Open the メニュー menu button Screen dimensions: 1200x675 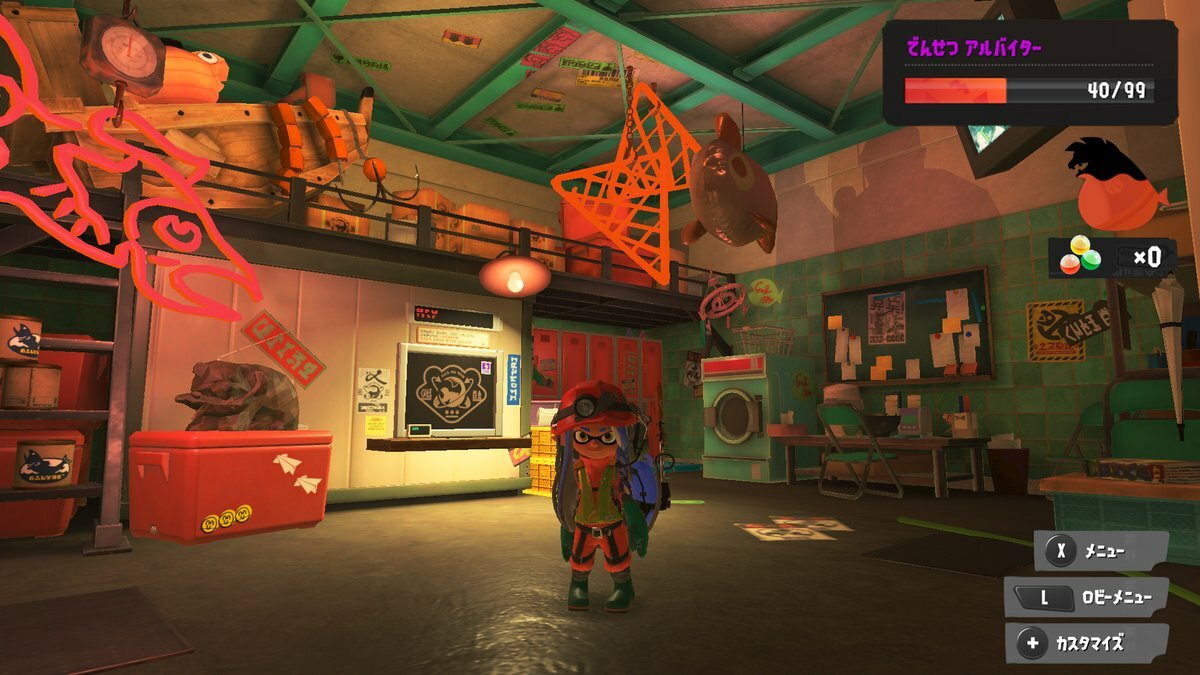click(x=1100, y=550)
